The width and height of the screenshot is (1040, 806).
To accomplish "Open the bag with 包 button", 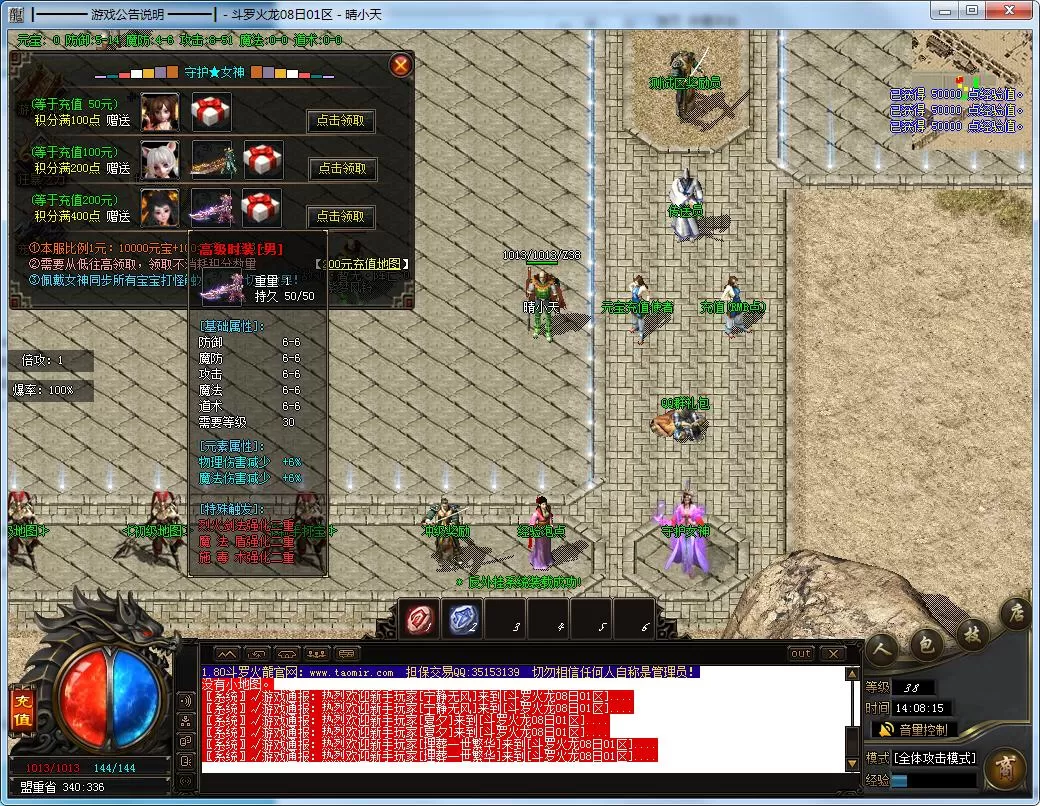I will click(x=927, y=643).
